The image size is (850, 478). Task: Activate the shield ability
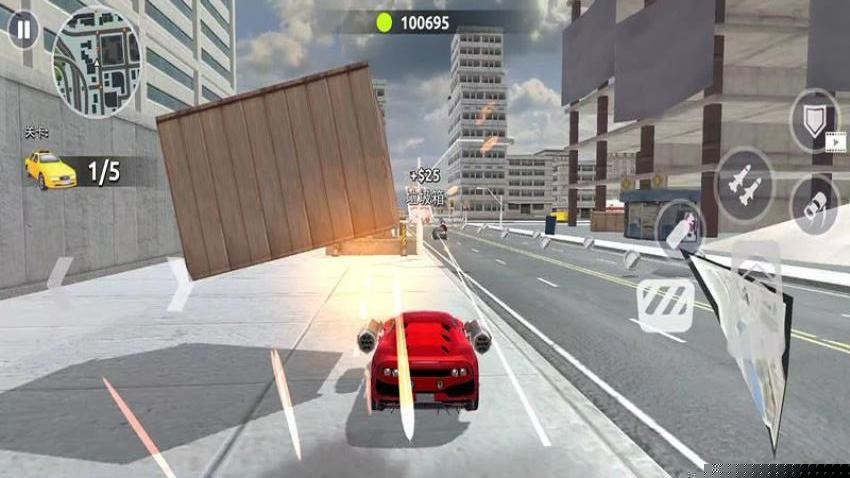coord(814,119)
